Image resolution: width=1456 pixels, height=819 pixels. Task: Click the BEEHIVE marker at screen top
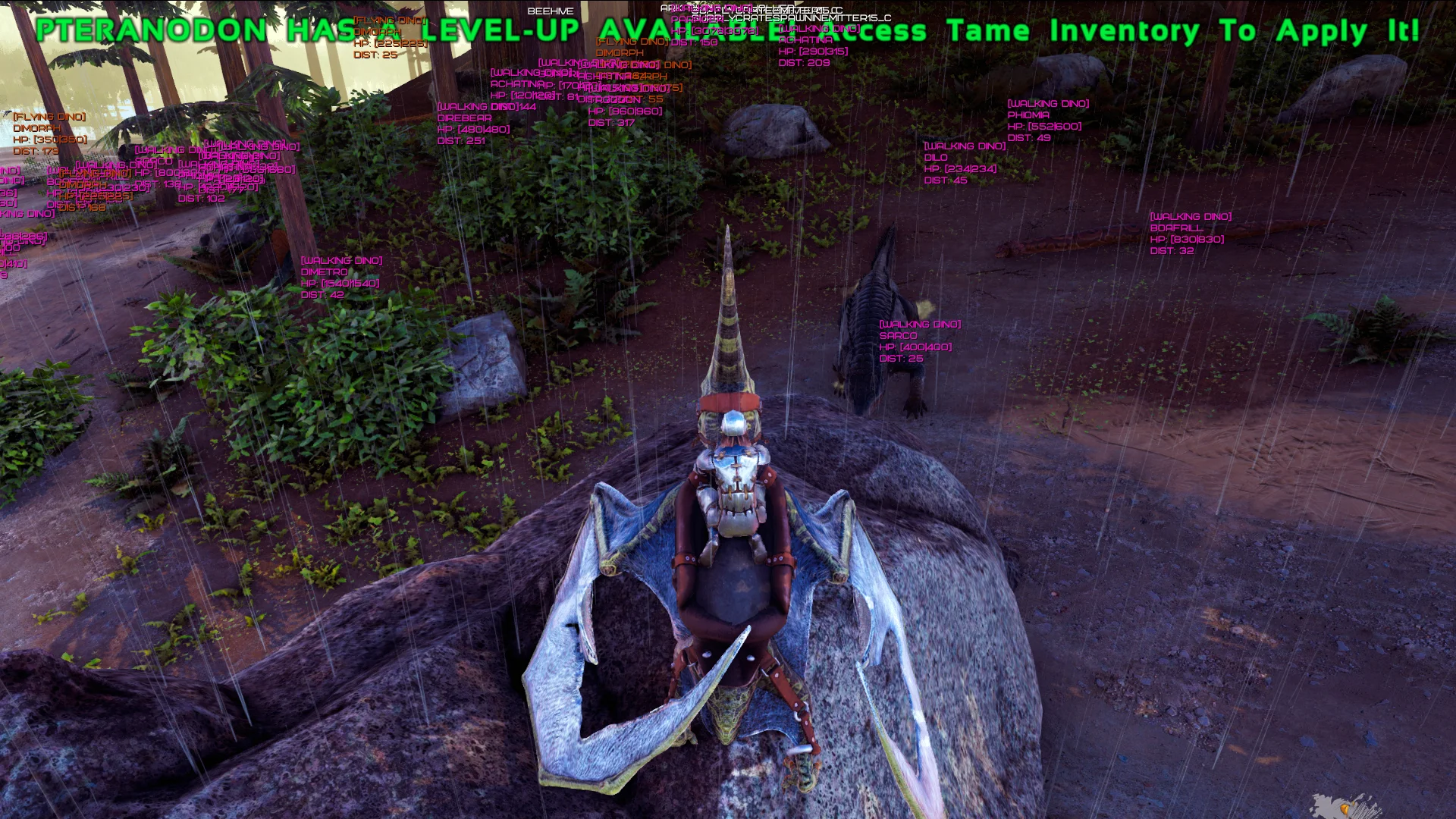tap(551, 11)
